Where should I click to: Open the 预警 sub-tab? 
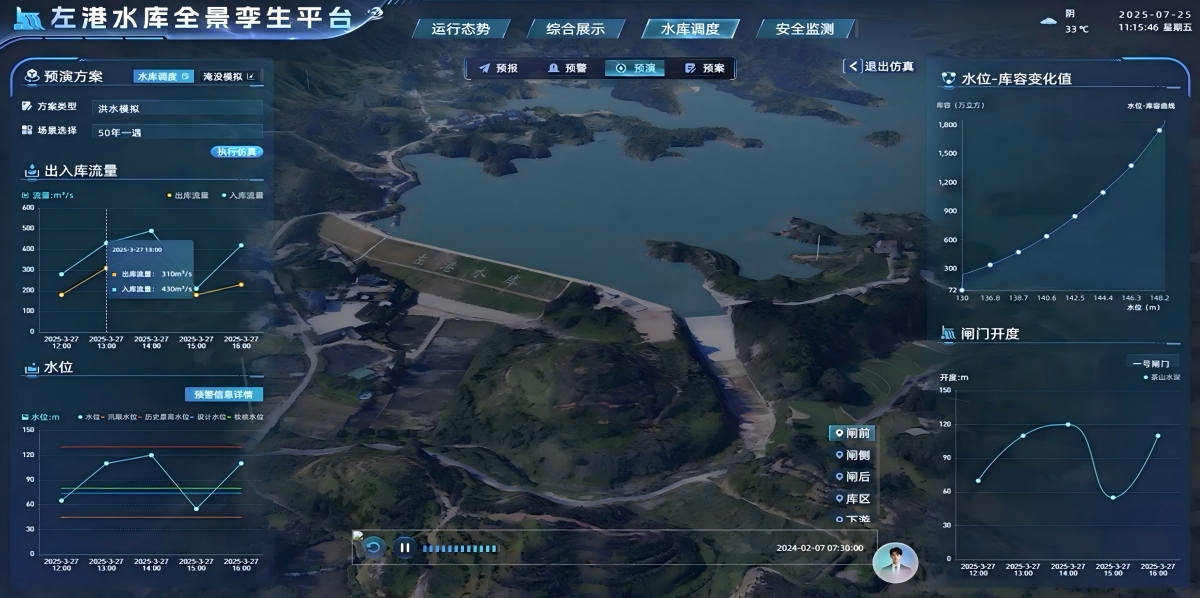coord(567,68)
